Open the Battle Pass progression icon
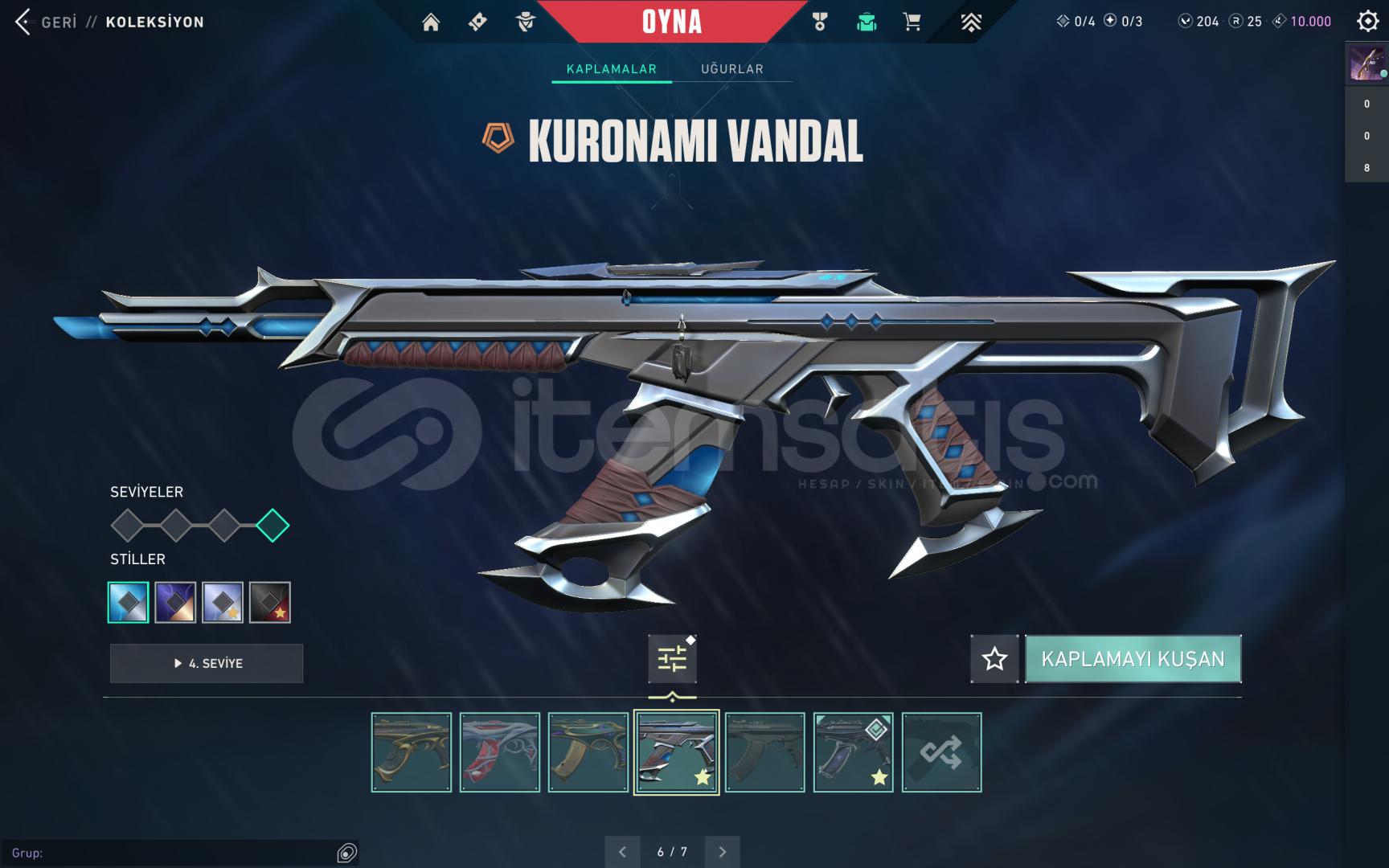 click(x=971, y=22)
